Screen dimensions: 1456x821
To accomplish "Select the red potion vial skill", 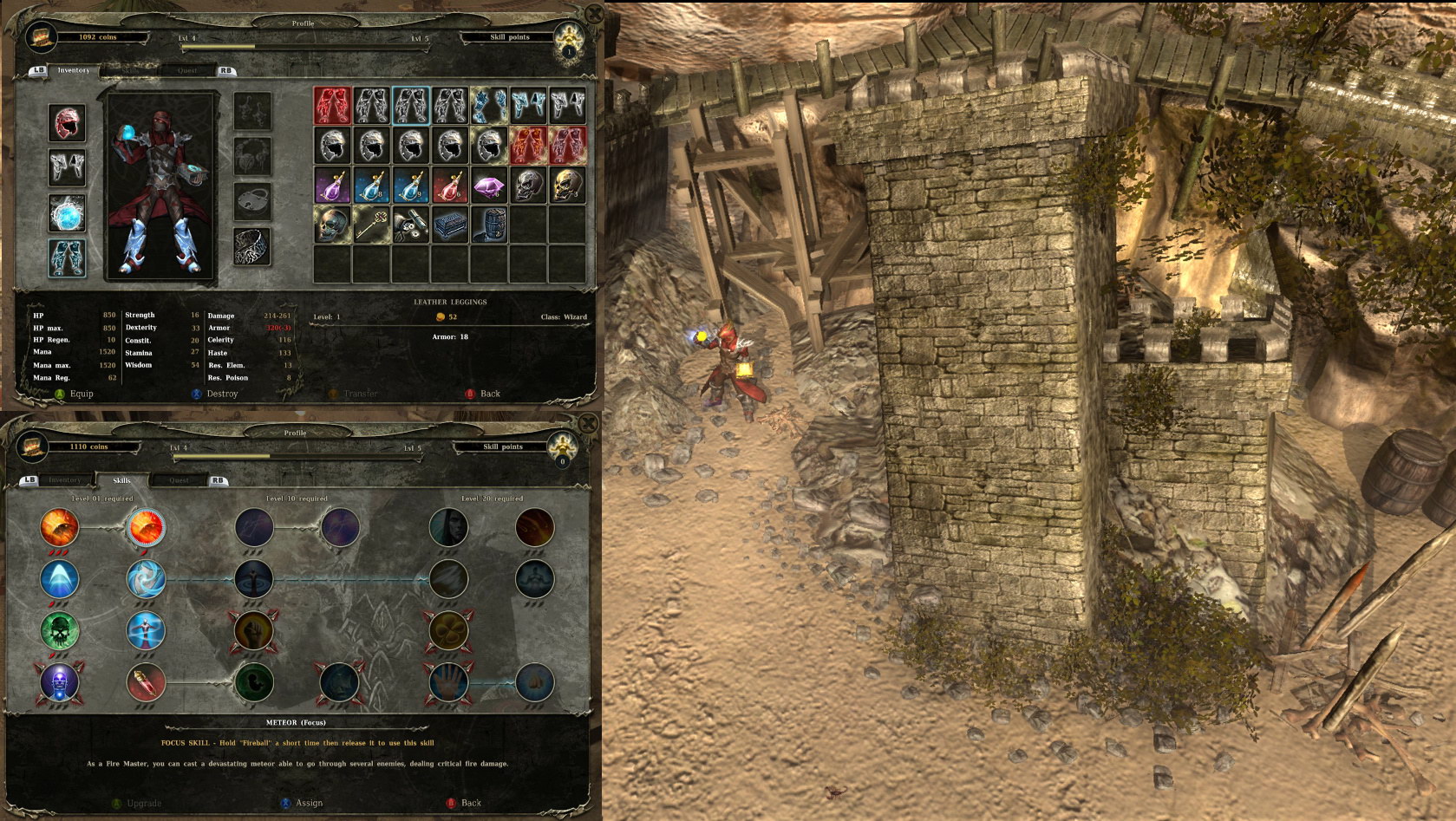I will 146,682.
